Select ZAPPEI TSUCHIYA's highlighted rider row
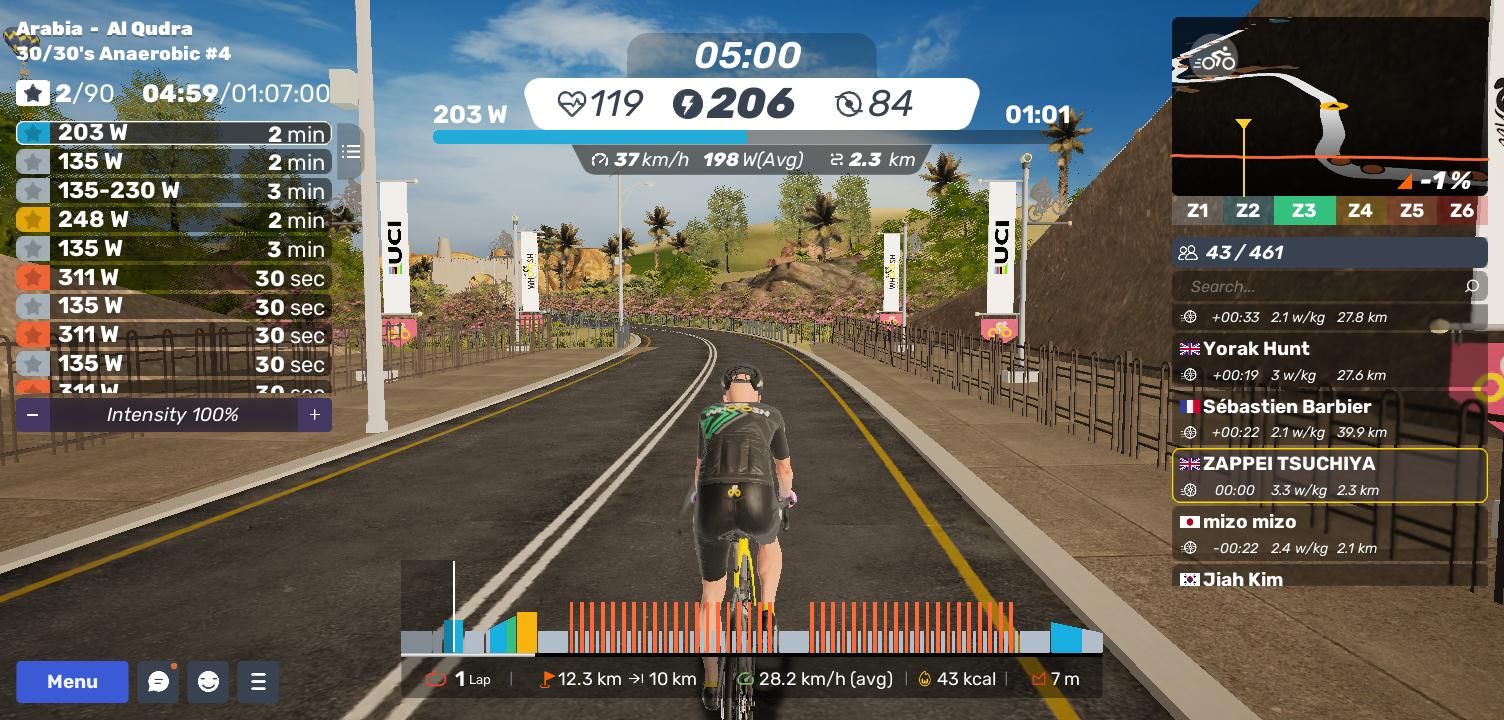The width and height of the screenshot is (1504, 720). 1328,475
